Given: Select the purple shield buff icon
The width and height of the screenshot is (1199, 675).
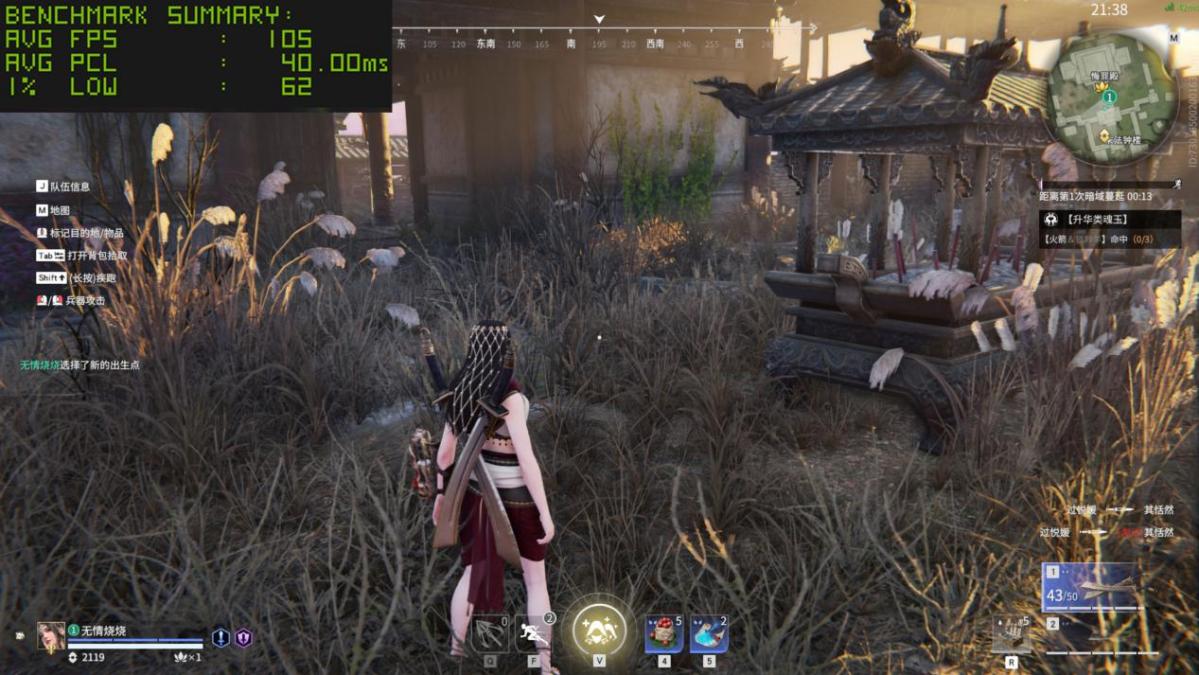Looking at the screenshot, I should 243,637.
